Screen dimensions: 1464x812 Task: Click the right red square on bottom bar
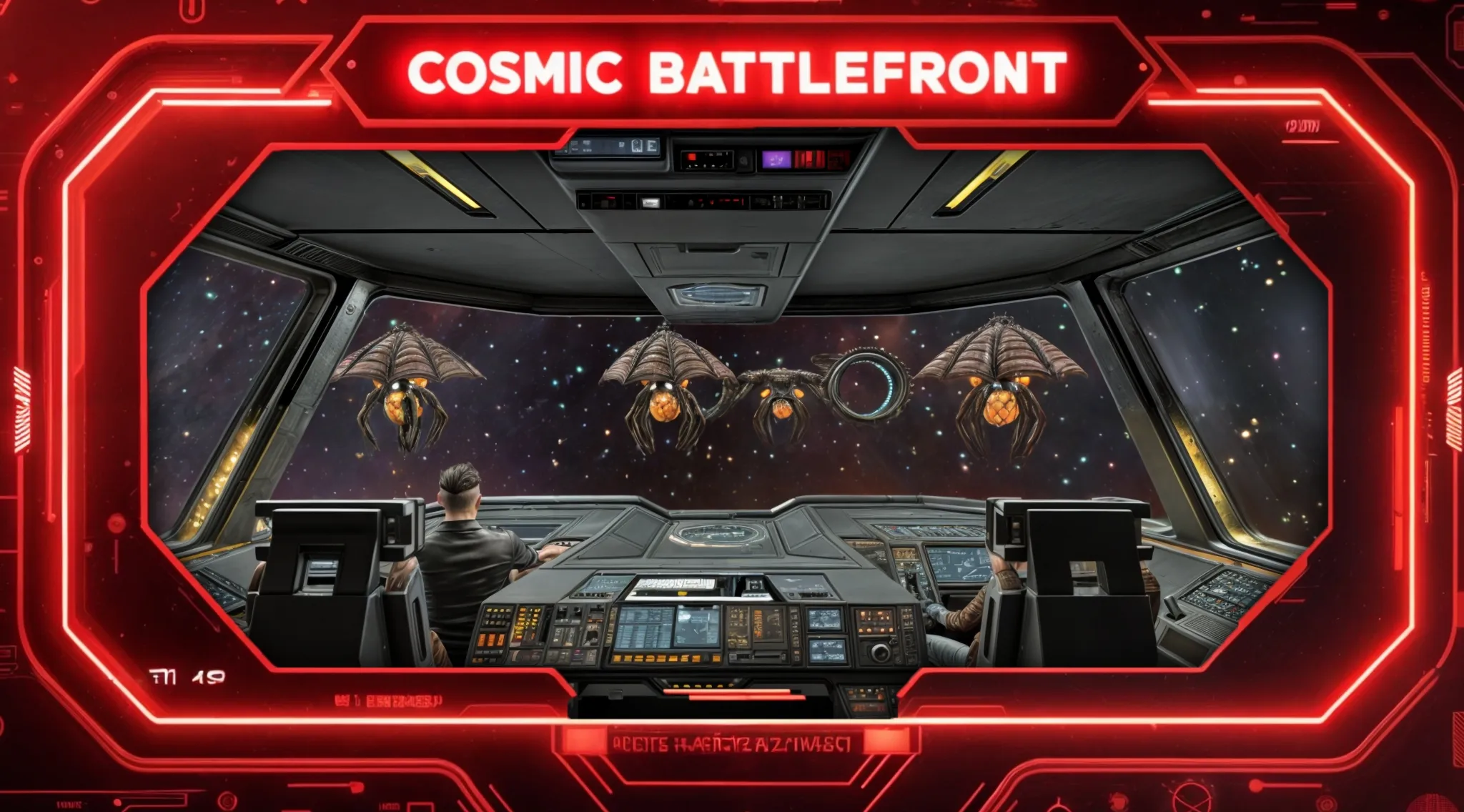(x=888, y=742)
